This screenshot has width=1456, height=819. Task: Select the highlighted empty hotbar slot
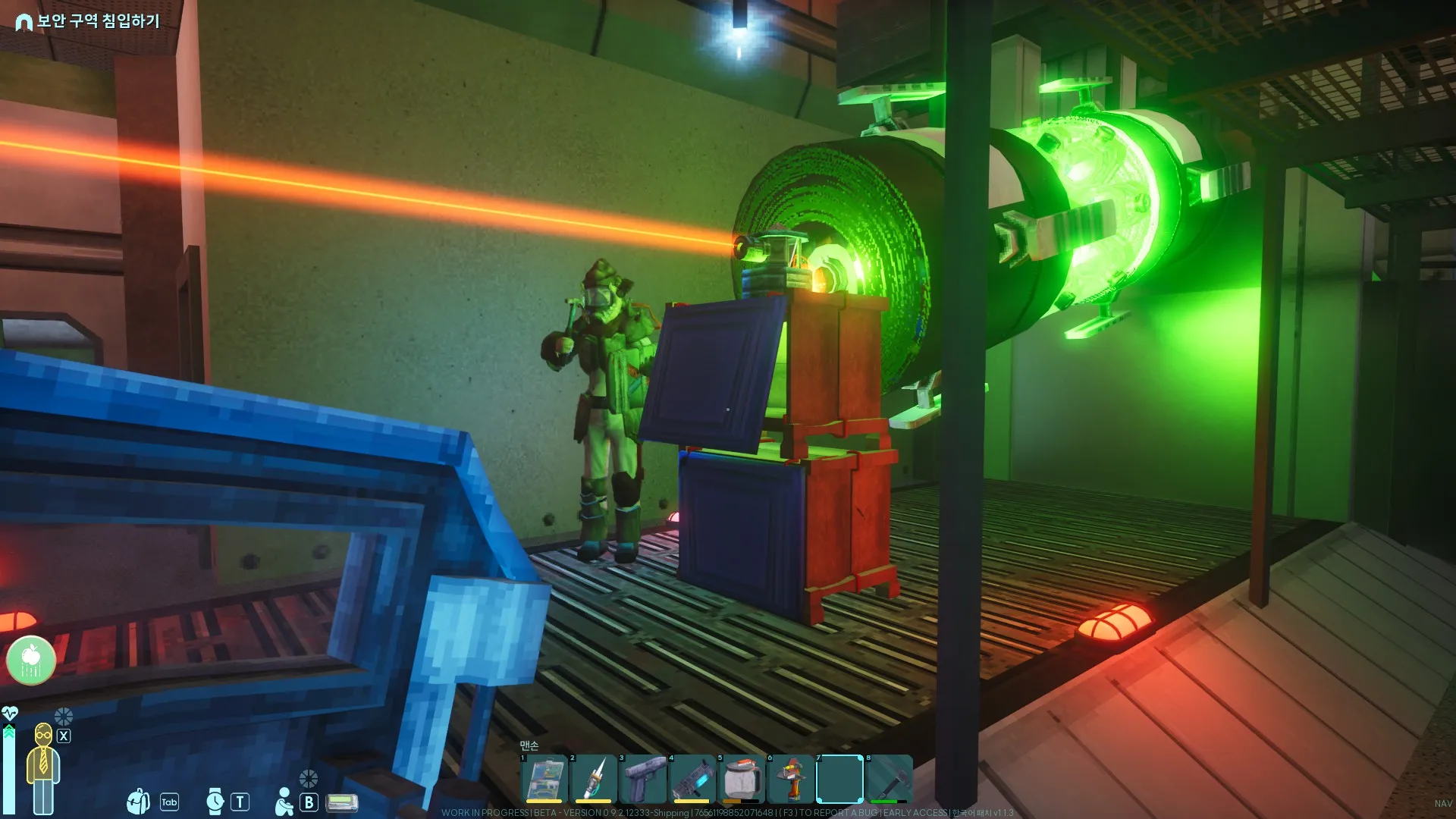pos(839,779)
